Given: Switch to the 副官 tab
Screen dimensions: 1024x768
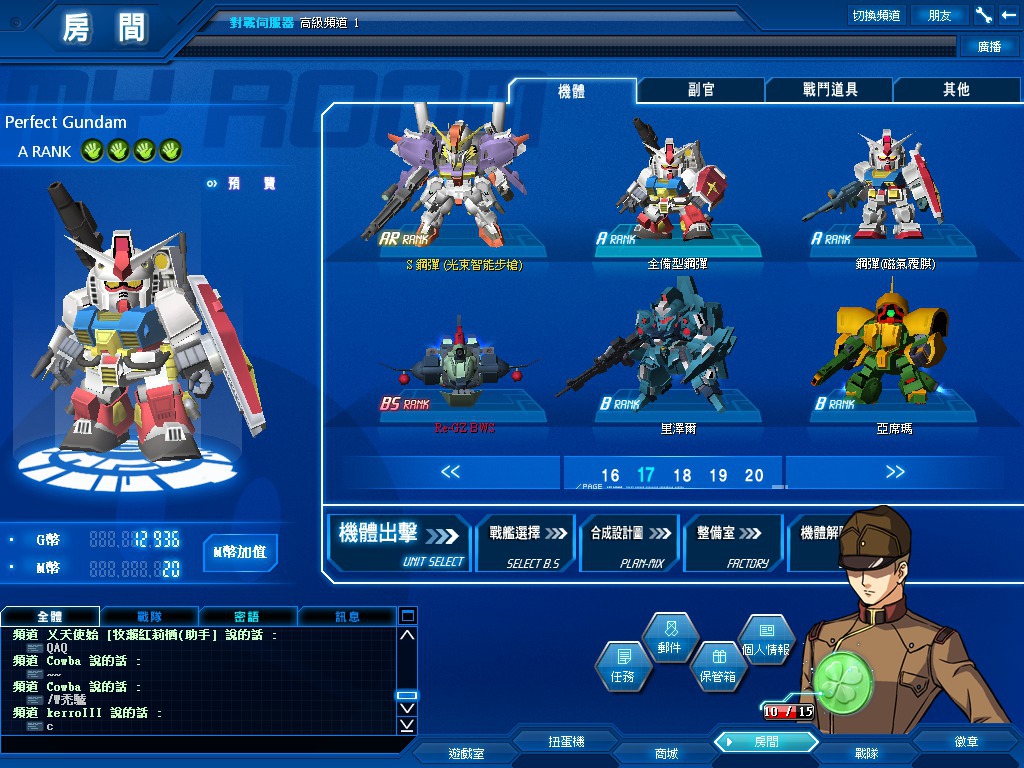Looking at the screenshot, I should [x=701, y=90].
